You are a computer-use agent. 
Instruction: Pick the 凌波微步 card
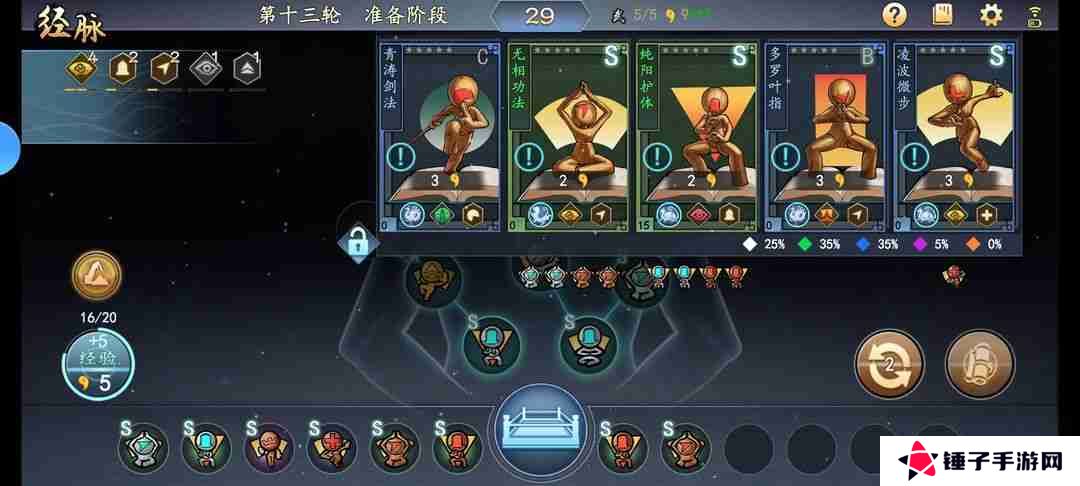point(953,120)
